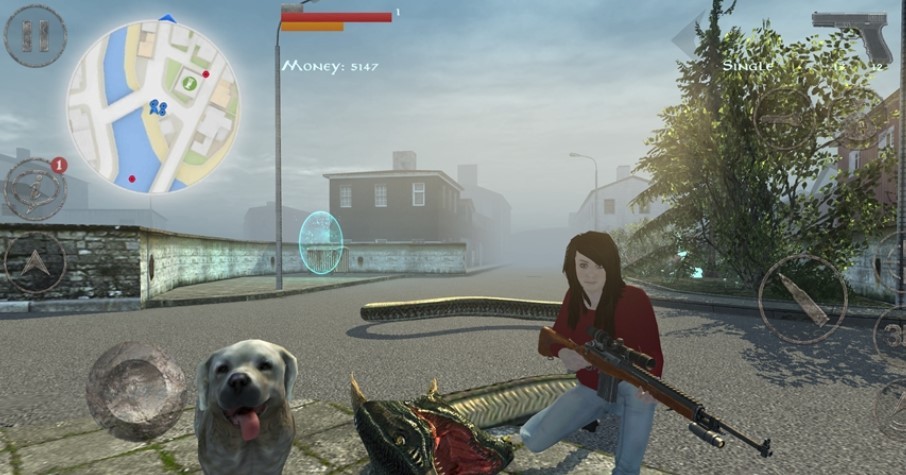Toggle the Single fire mode label
Screen dimensions: 906x475
(x=748, y=66)
